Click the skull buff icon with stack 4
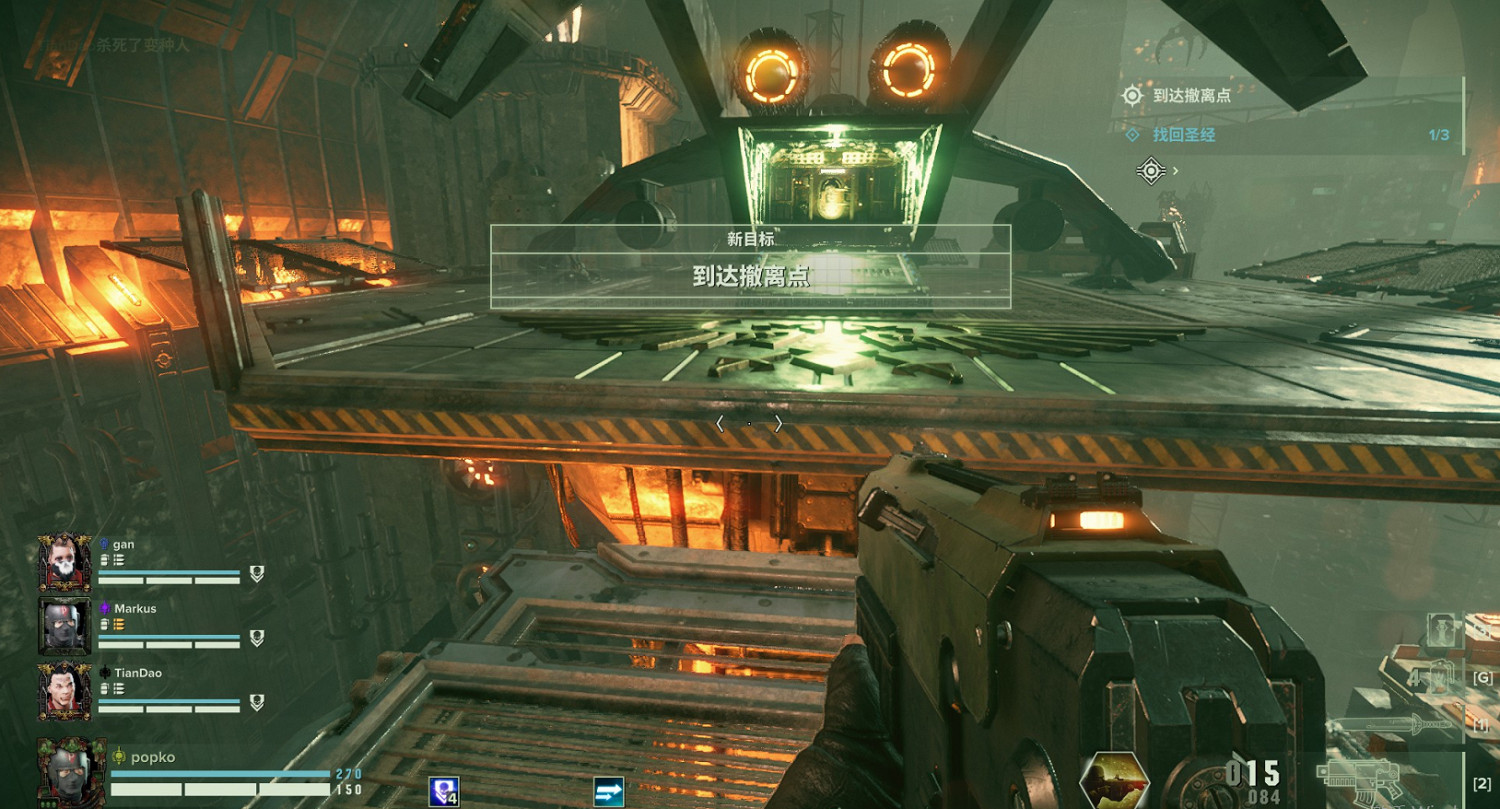Image resolution: width=1500 pixels, height=809 pixels. (x=443, y=791)
